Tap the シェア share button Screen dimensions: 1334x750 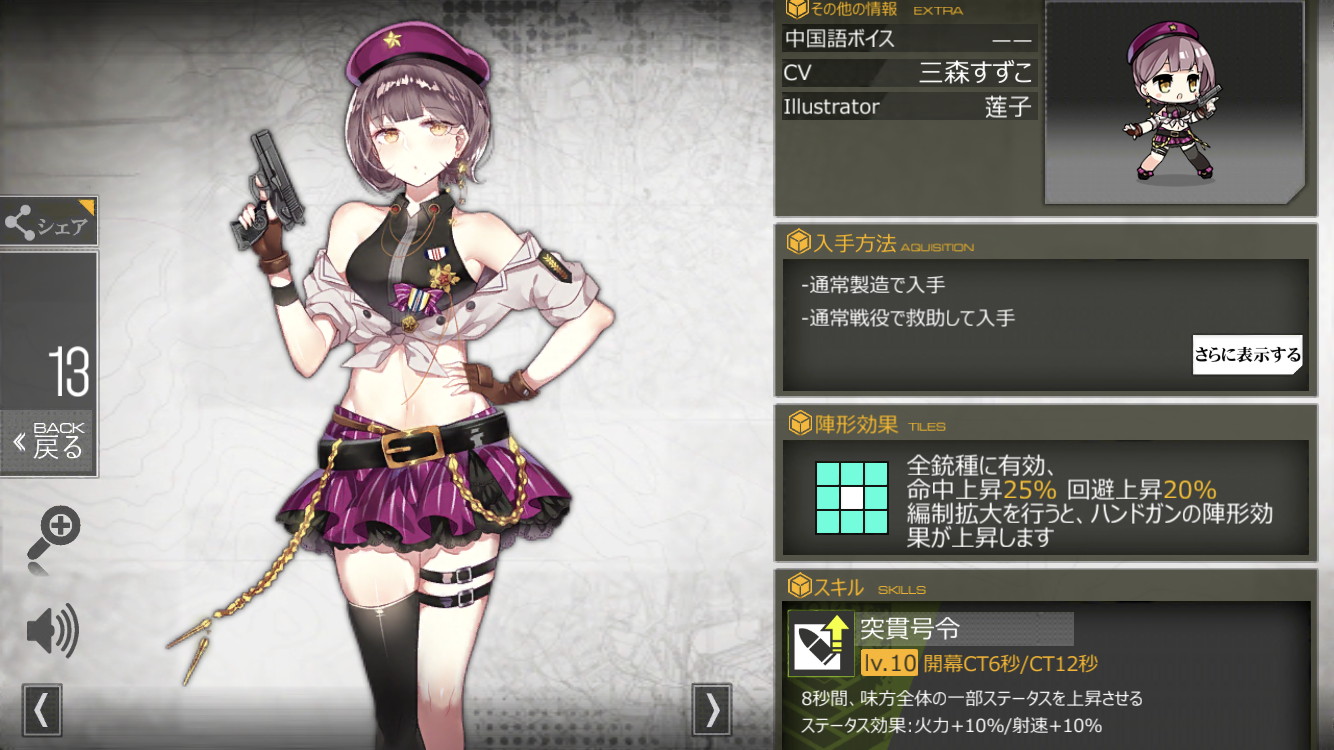click(49, 222)
